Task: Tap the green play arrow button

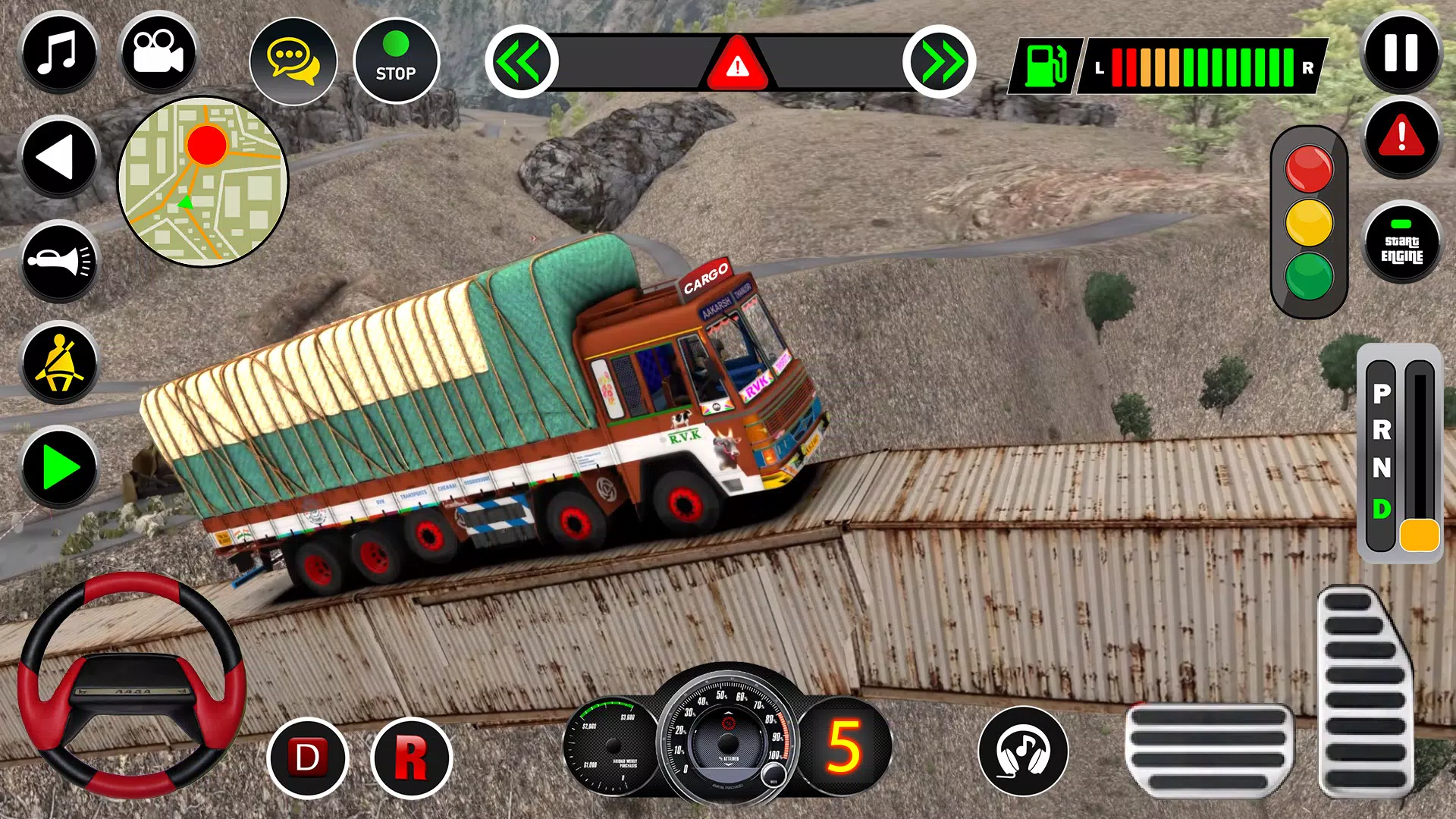Action: pyautogui.click(x=59, y=467)
